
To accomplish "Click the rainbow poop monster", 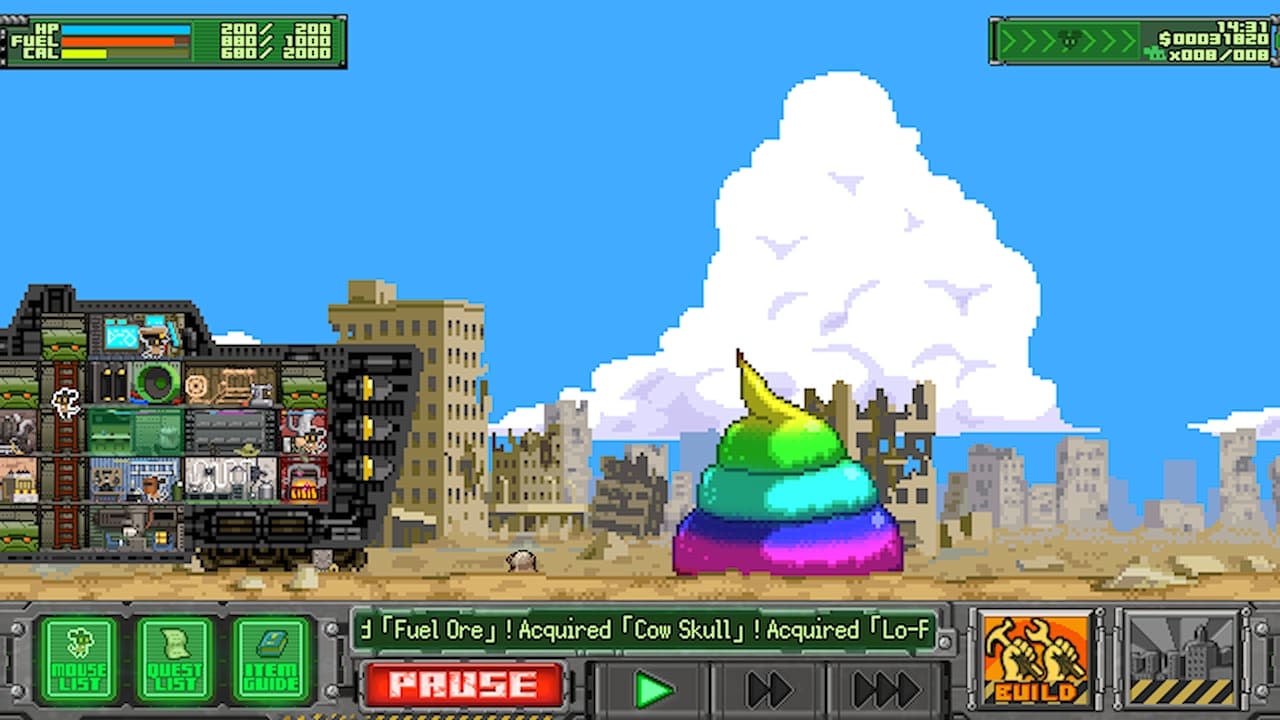I will [x=785, y=480].
